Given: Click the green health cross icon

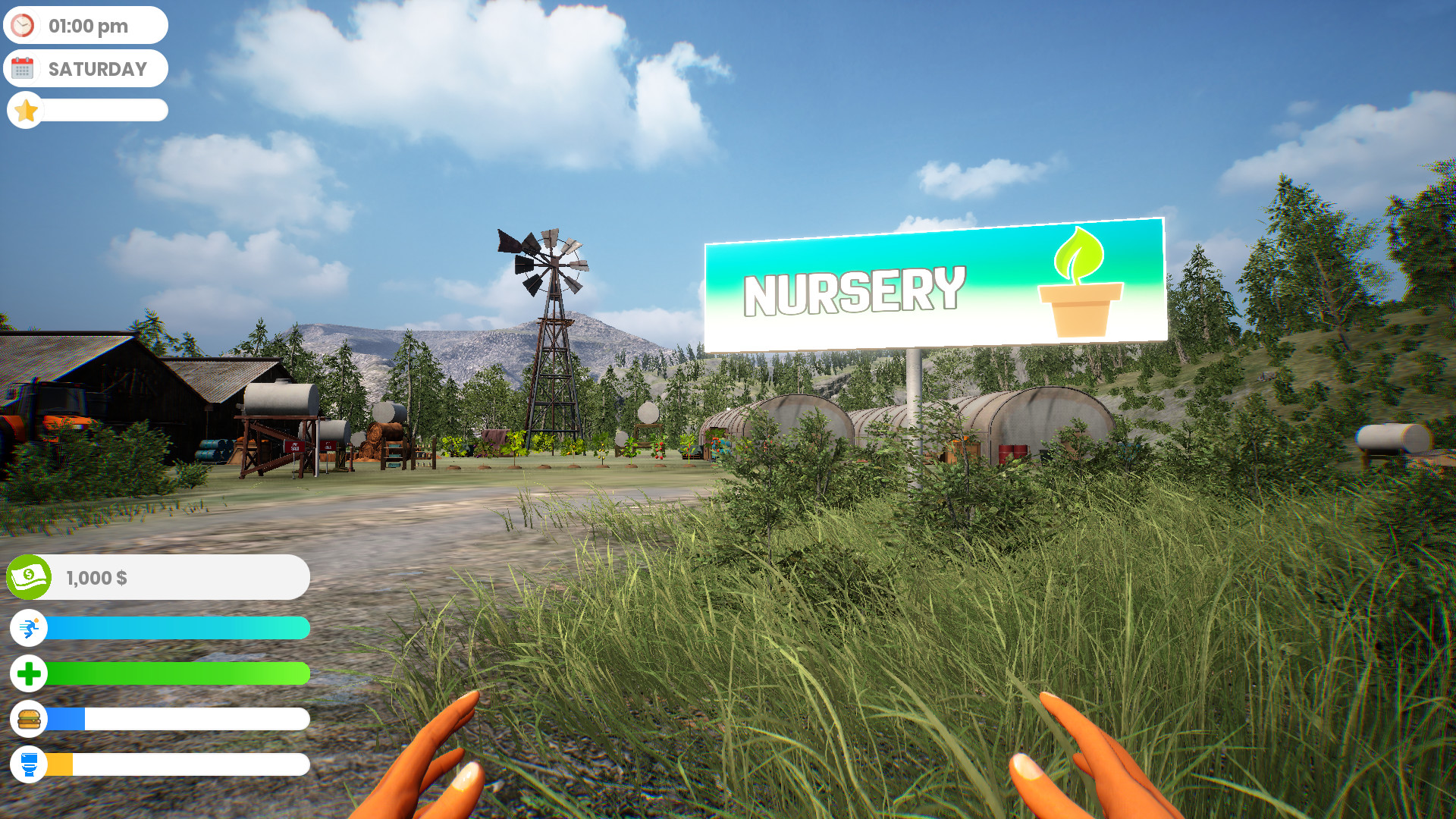Looking at the screenshot, I should (29, 673).
